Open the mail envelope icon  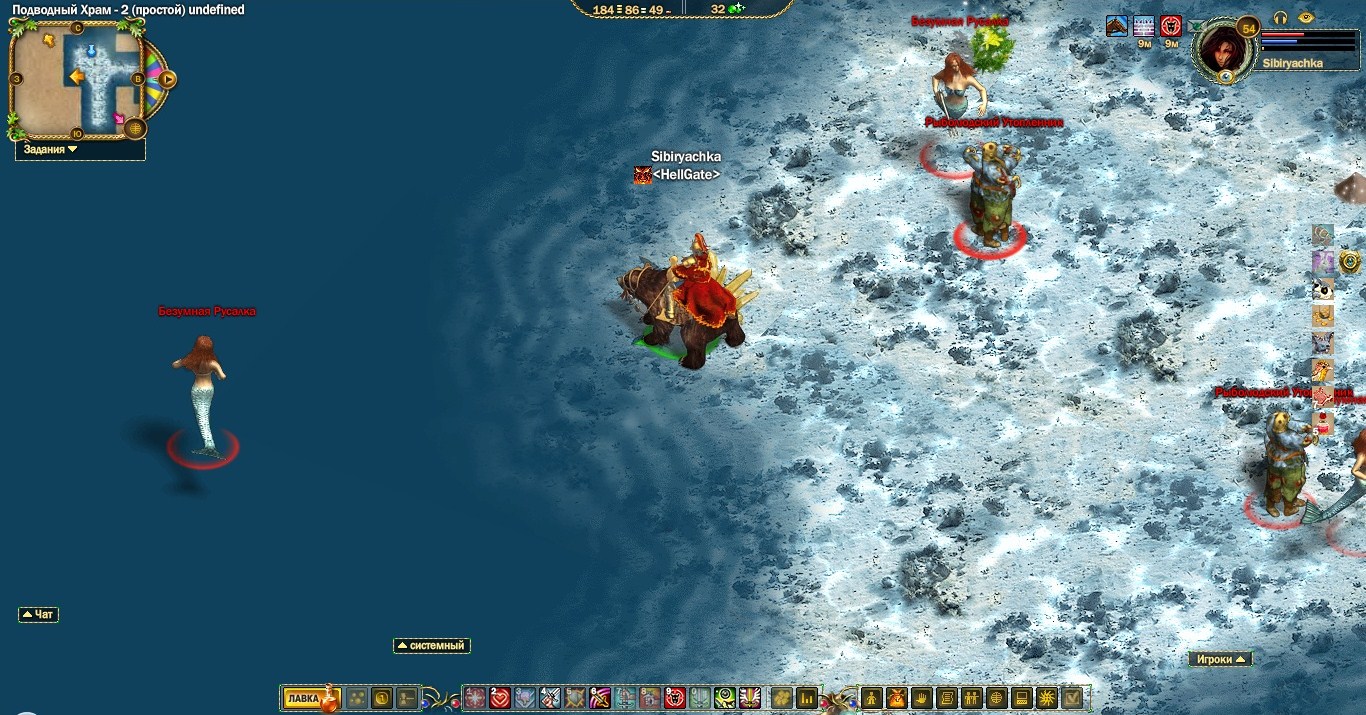(x=1195, y=27)
